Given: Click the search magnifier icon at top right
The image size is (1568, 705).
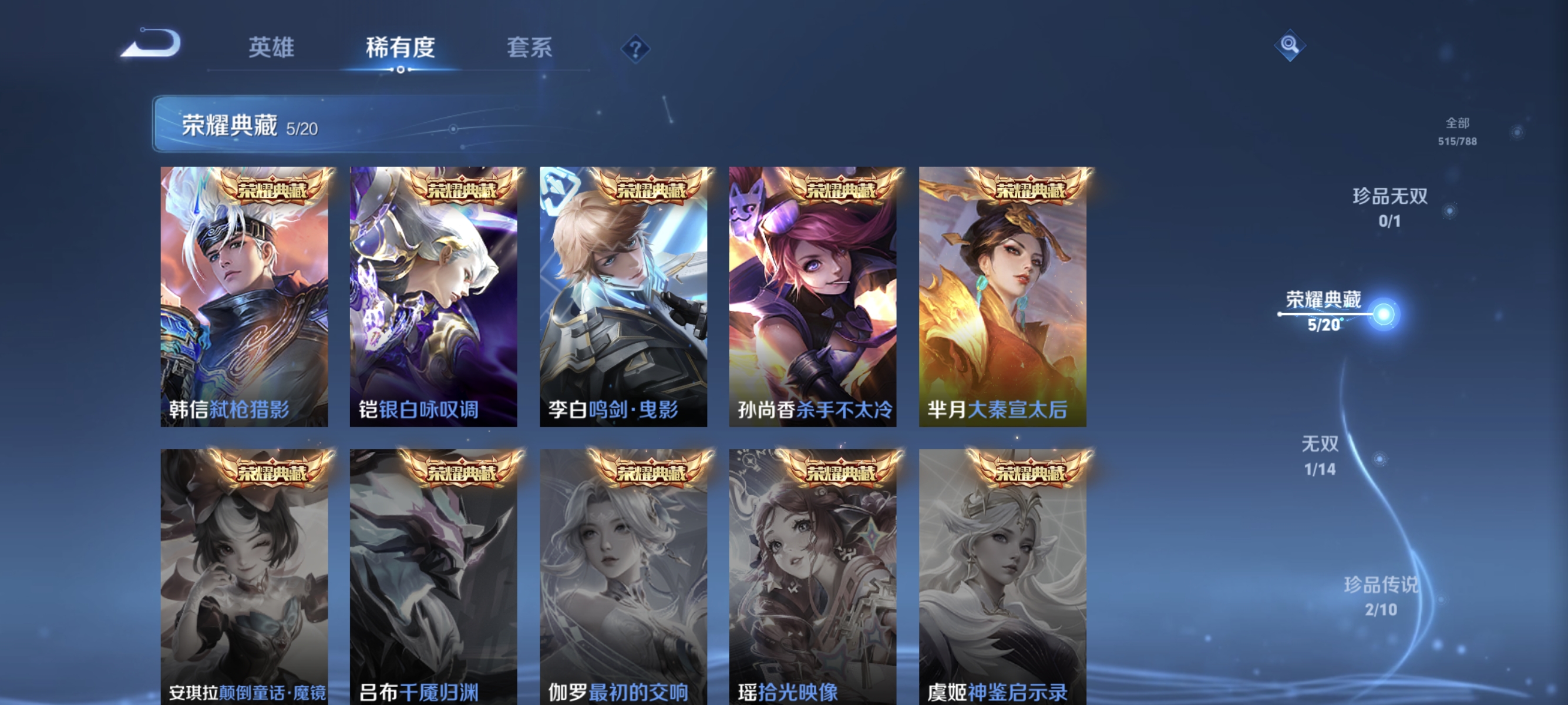Looking at the screenshot, I should pyautogui.click(x=1291, y=45).
